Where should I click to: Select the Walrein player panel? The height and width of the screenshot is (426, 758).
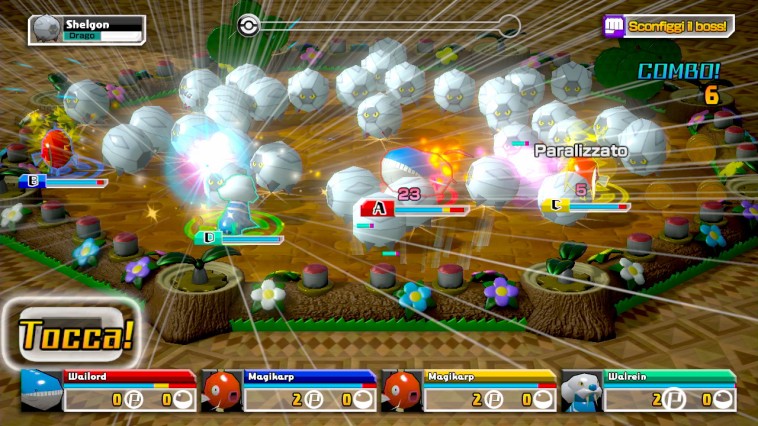(648, 391)
